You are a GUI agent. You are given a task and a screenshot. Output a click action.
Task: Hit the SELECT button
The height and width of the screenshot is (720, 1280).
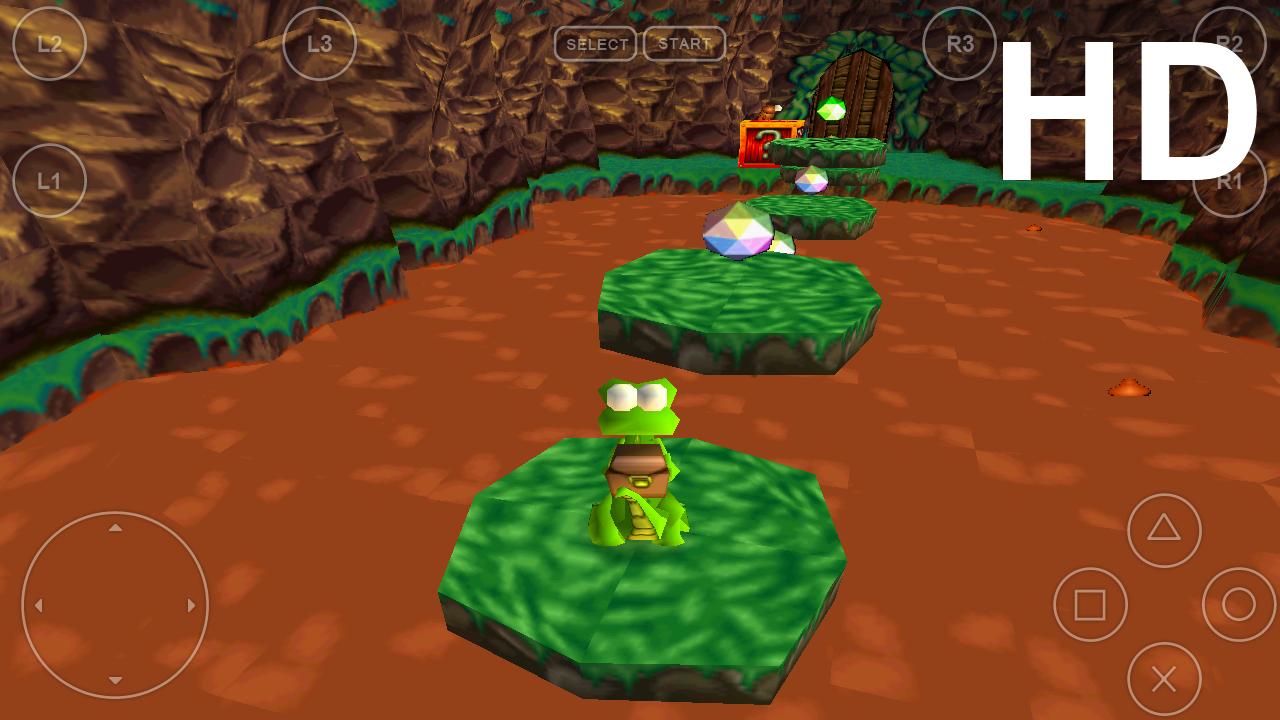(x=596, y=44)
